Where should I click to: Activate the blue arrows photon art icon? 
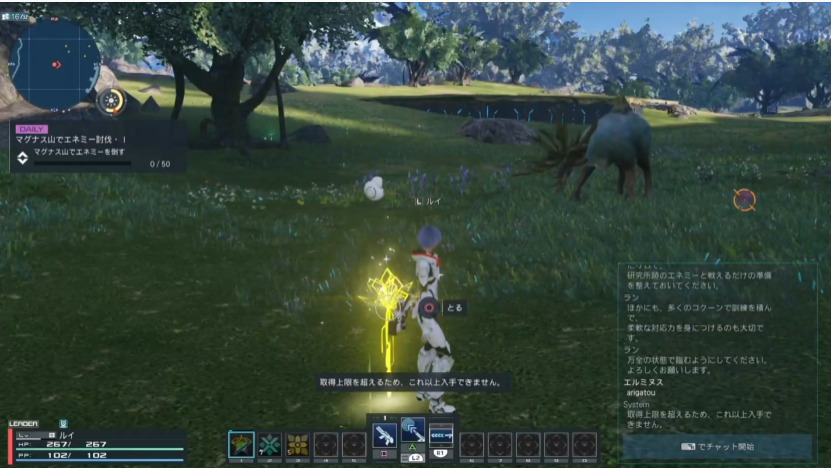pyautogui.click(x=441, y=435)
